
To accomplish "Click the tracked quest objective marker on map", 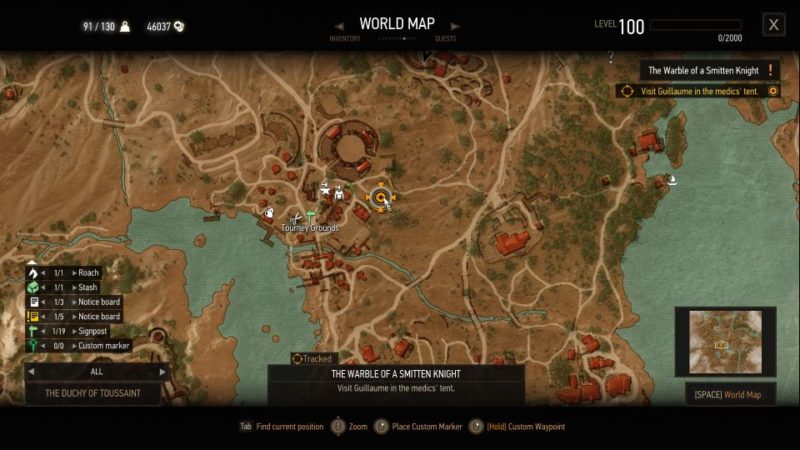I will click(x=380, y=197).
